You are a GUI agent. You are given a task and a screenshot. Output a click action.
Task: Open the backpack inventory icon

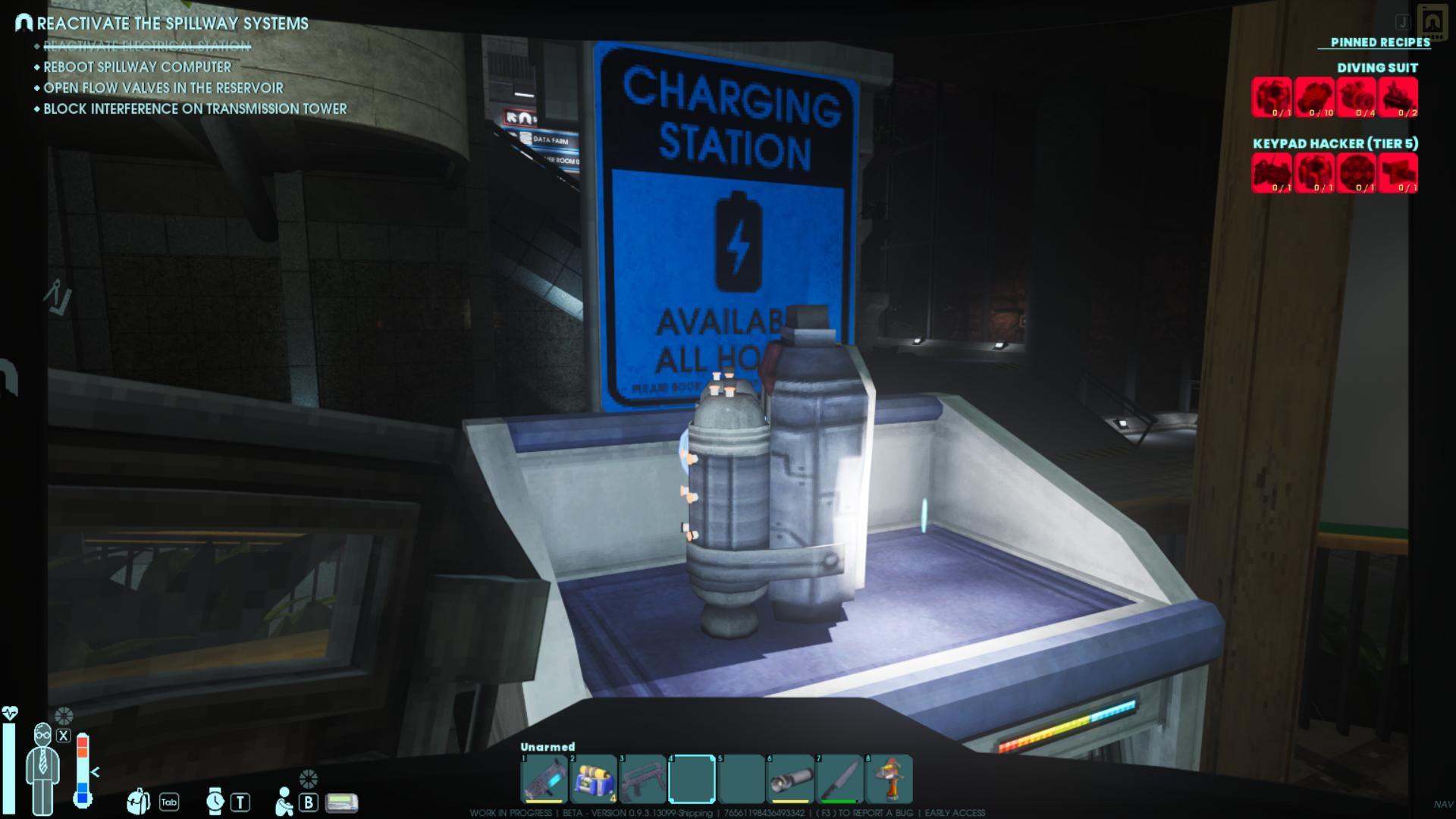point(138,801)
